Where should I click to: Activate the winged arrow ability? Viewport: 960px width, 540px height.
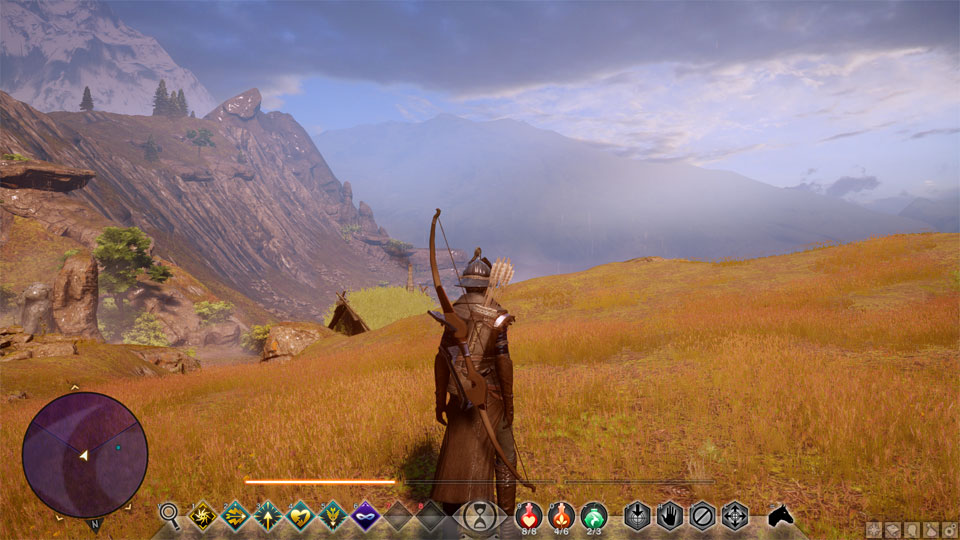tap(332, 515)
